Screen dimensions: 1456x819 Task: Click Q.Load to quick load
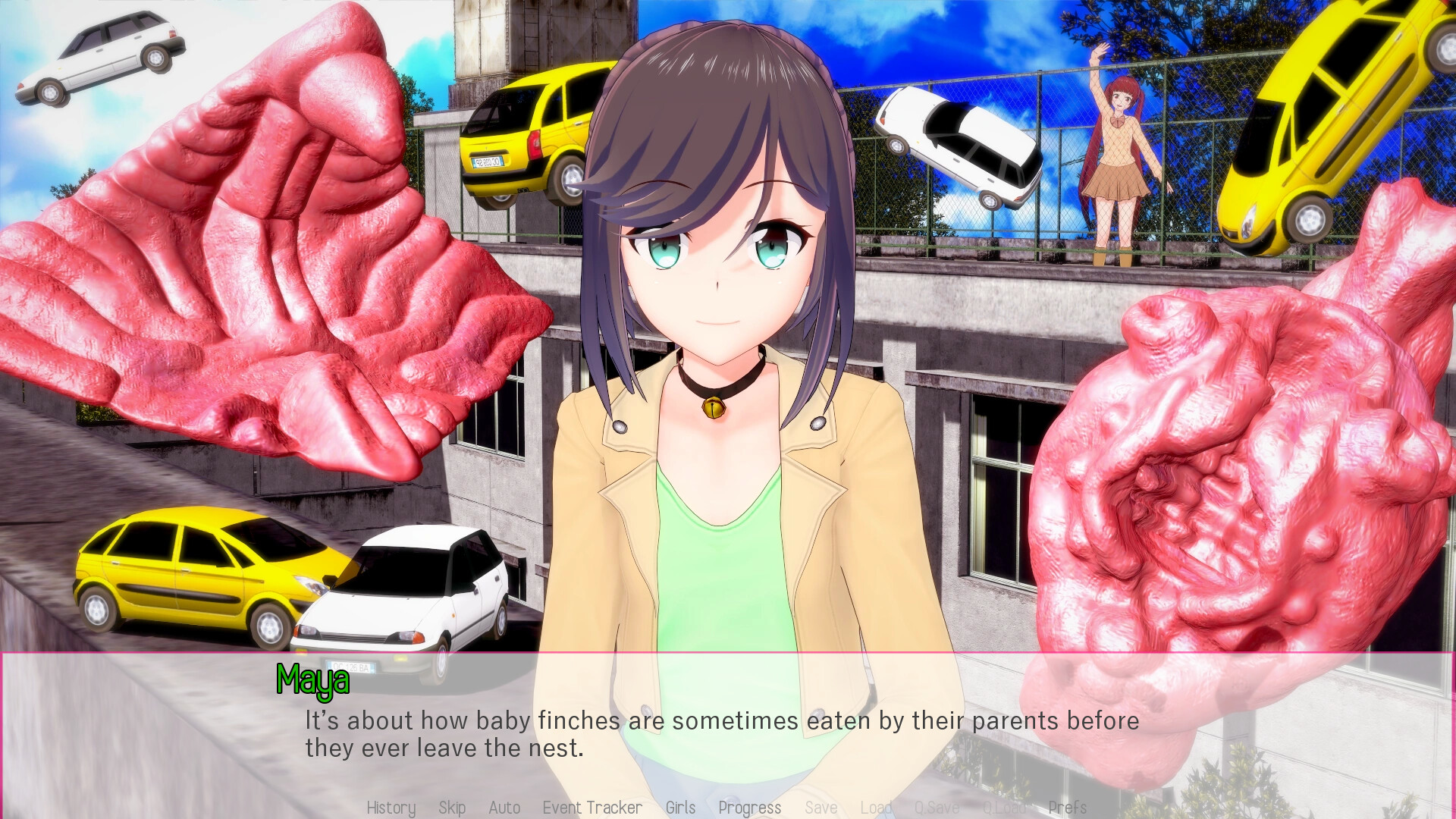tap(1005, 808)
